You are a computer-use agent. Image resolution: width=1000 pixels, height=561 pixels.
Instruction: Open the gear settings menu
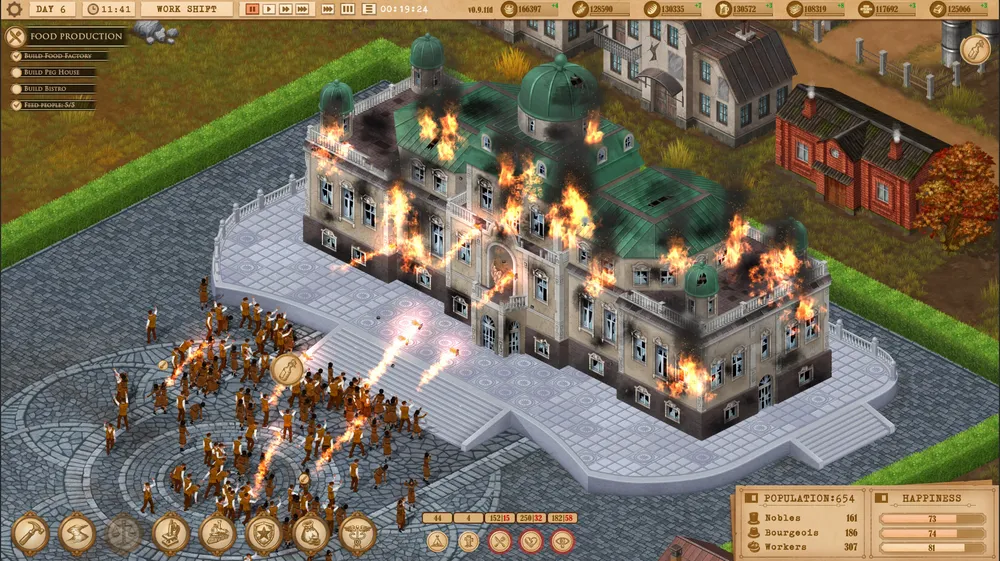pyautogui.click(x=14, y=9)
